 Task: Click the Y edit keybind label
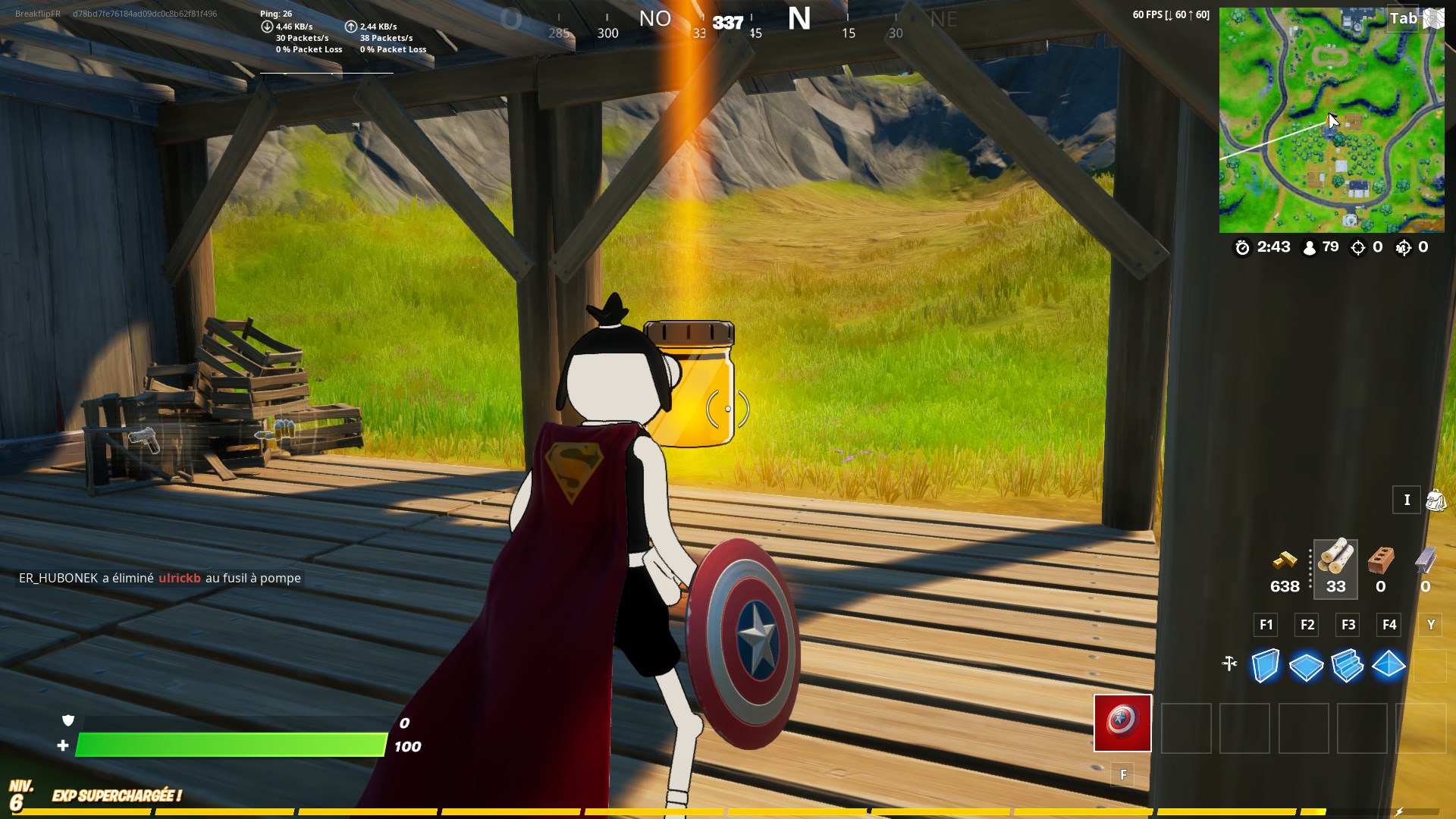click(x=1430, y=625)
